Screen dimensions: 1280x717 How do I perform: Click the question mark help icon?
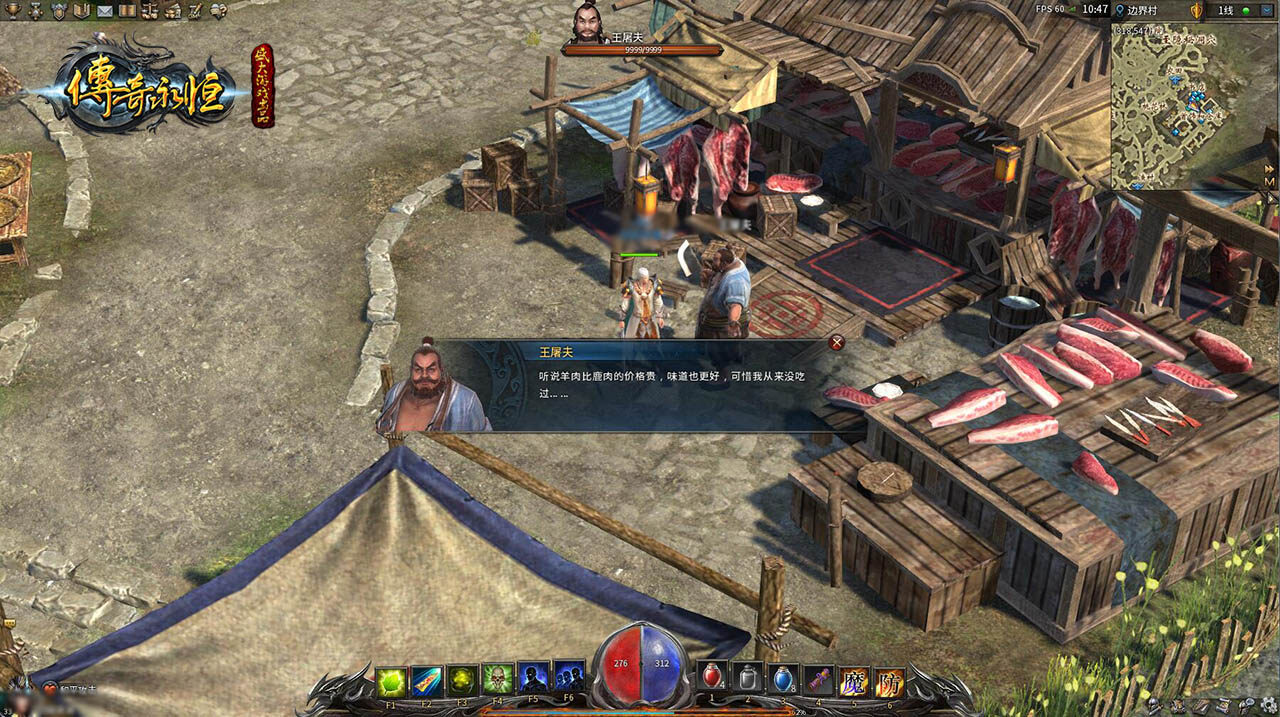pos(218,10)
